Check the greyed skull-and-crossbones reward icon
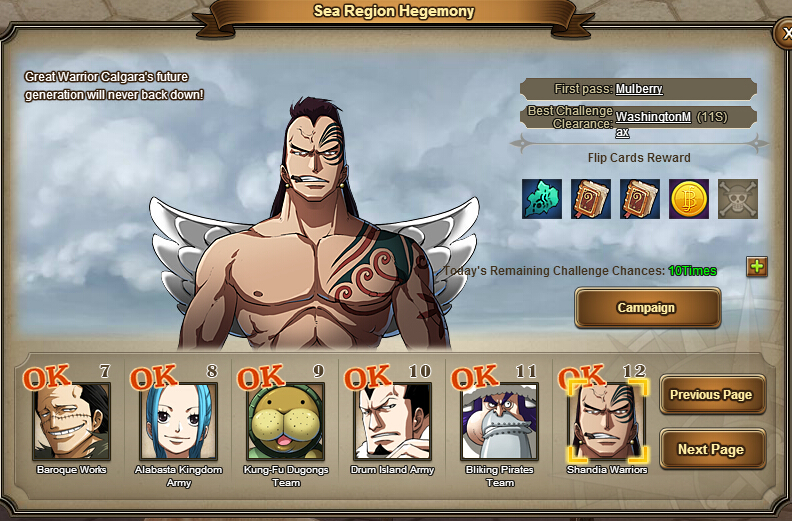This screenshot has height=521, width=792. [x=738, y=199]
